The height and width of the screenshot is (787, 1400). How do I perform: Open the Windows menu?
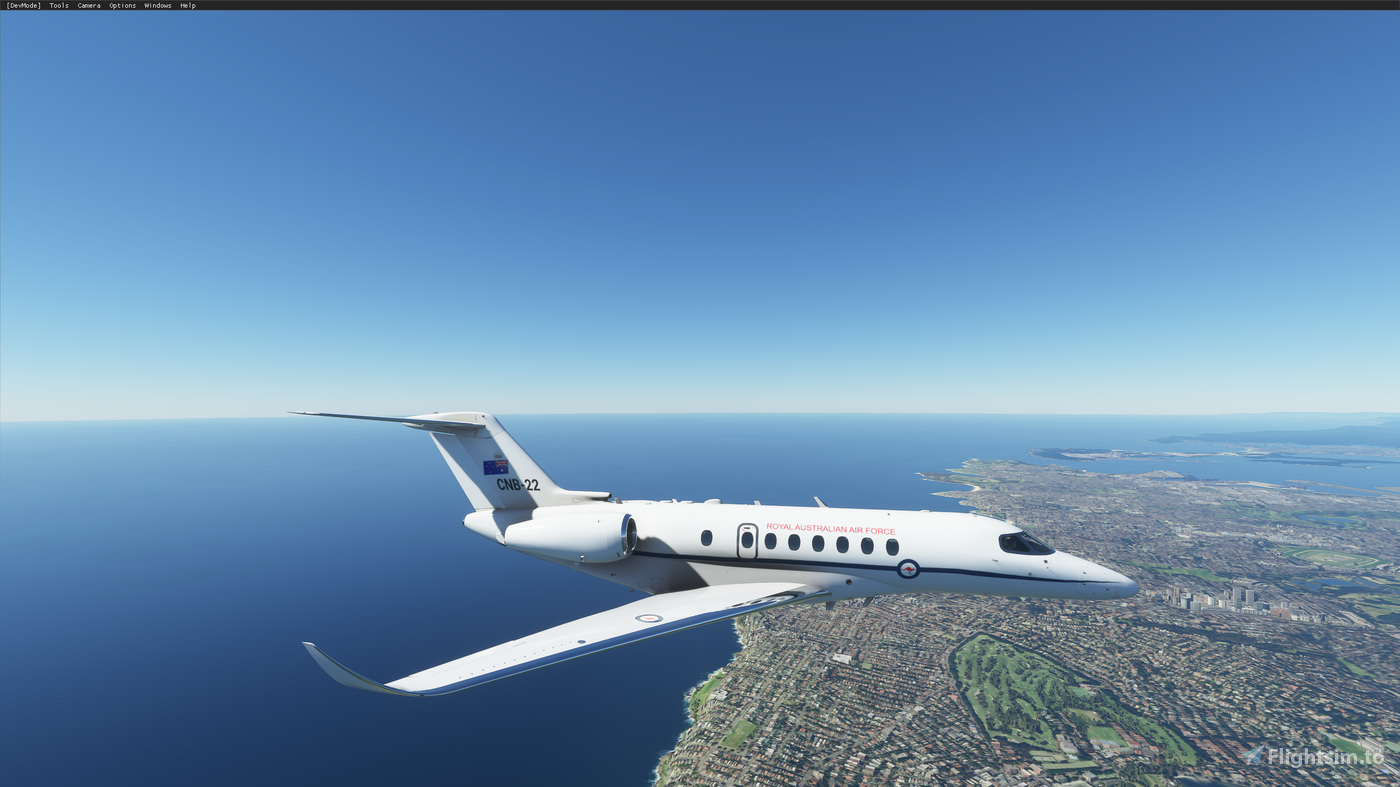click(157, 4)
